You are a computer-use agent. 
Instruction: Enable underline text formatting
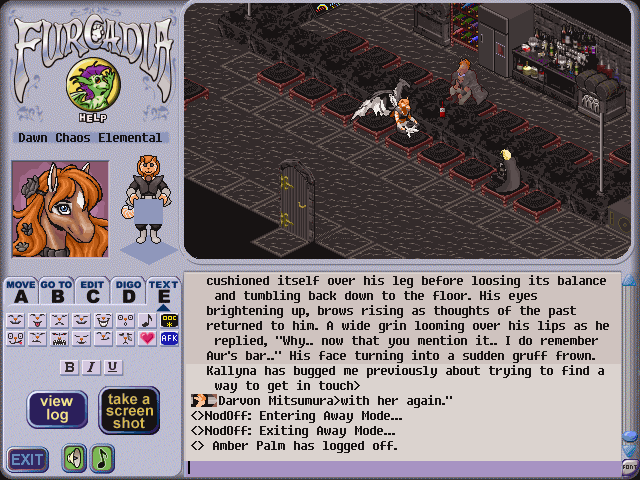pos(112,367)
